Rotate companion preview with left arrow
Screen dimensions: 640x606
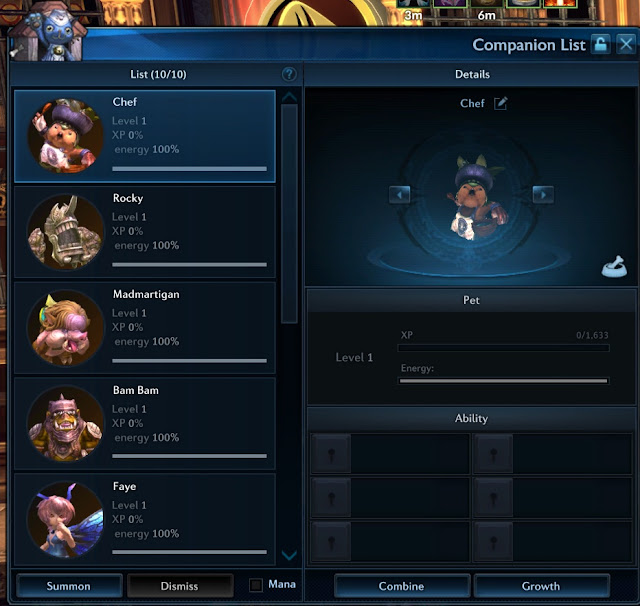tap(400, 195)
